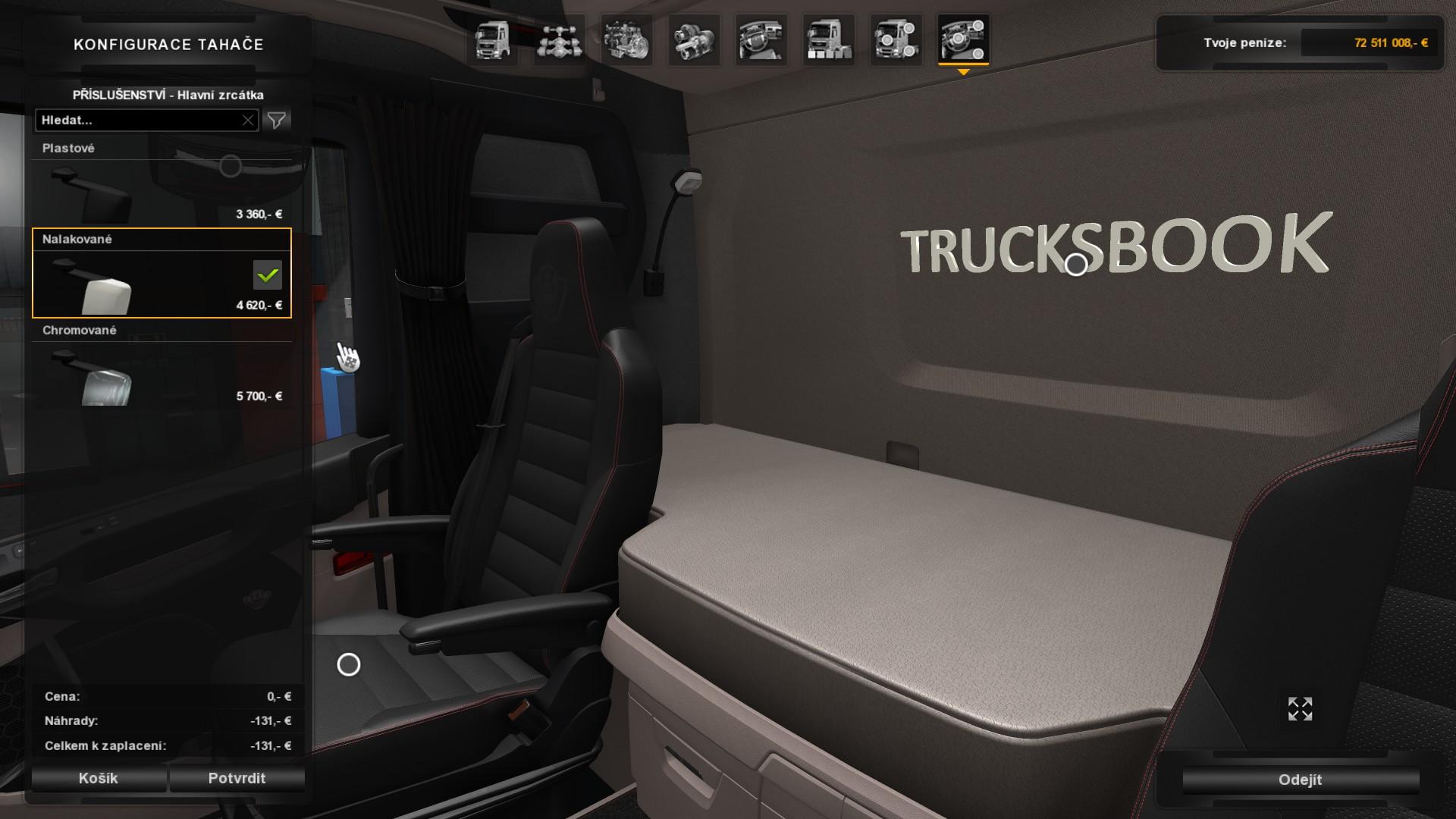Image resolution: width=1456 pixels, height=819 pixels.
Task: Expand the Chromované section
Action: pyautogui.click(x=79, y=330)
